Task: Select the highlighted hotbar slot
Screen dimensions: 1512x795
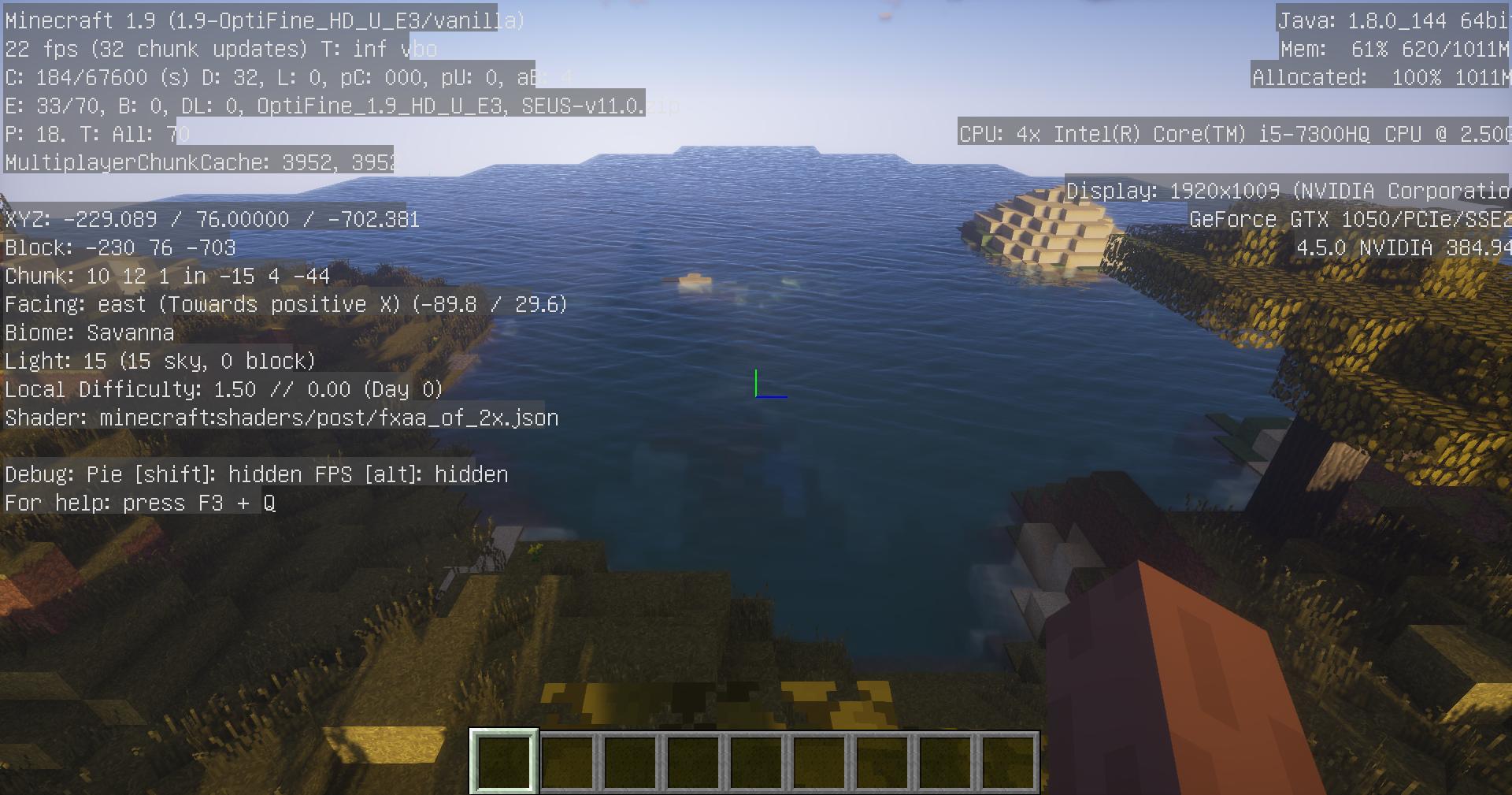Action: pos(504,761)
